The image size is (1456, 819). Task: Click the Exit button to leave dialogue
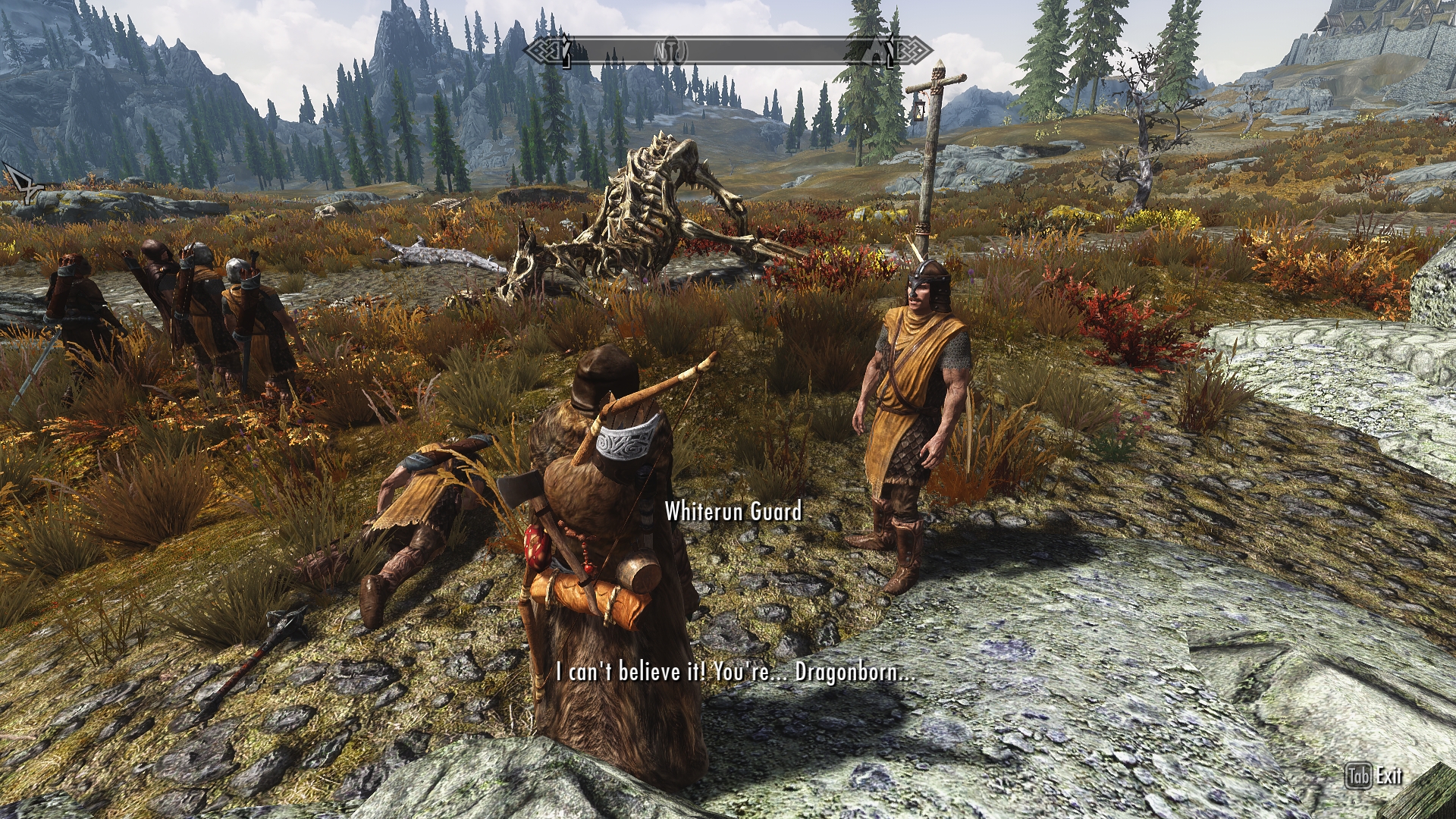[x=1374, y=776]
